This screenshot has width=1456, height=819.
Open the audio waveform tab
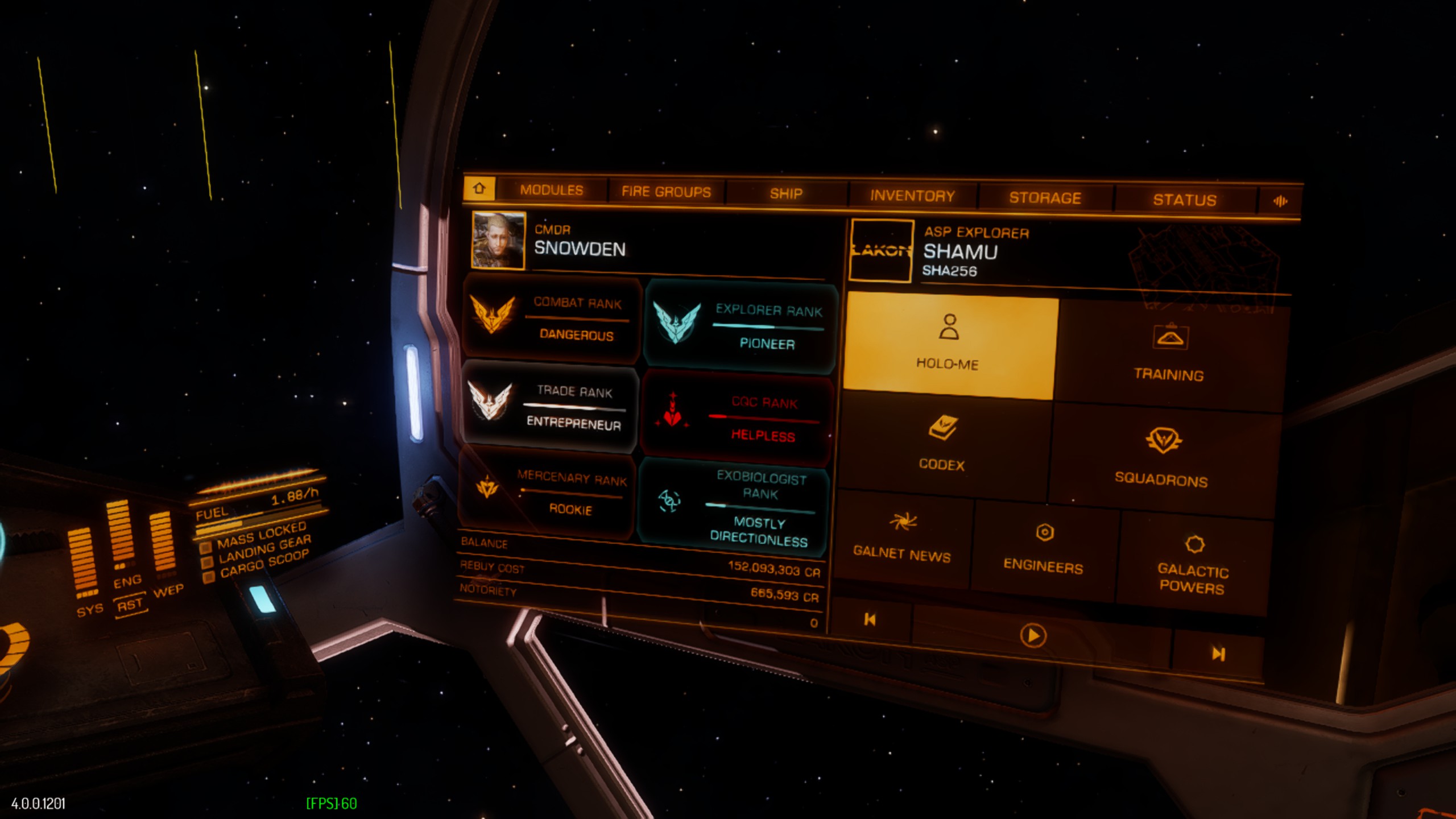tap(1280, 201)
